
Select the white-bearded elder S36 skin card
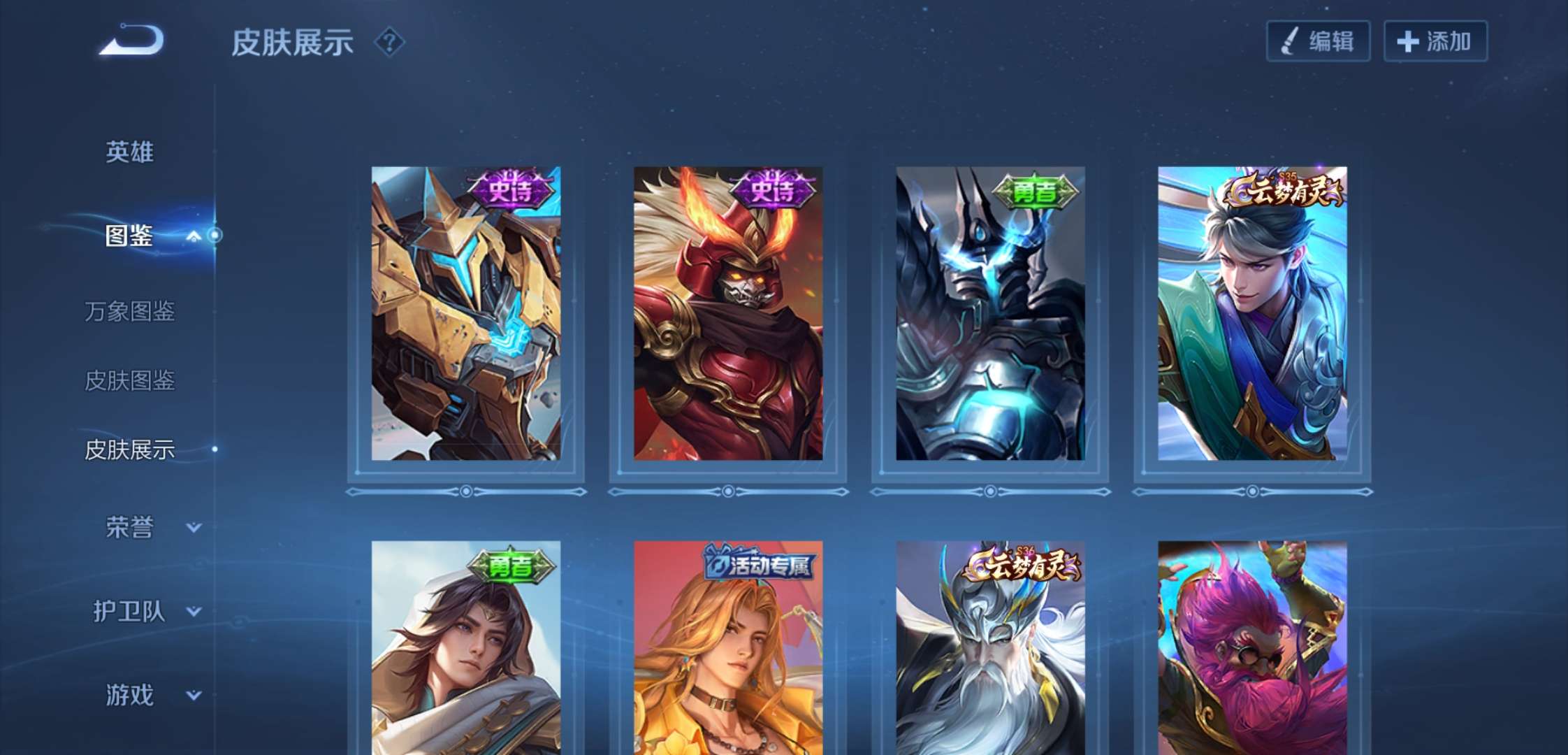(990, 647)
